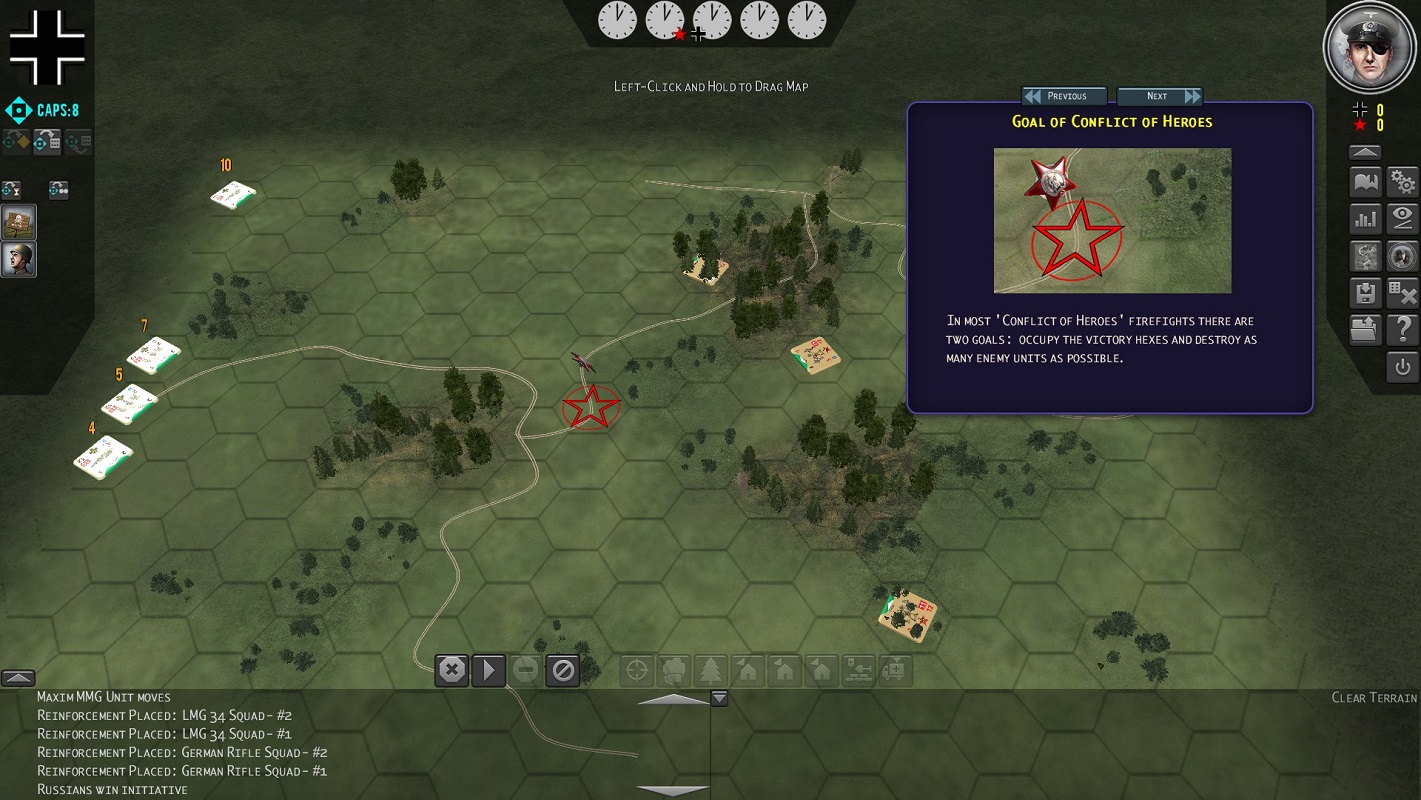Image resolution: width=1421 pixels, height=800 pixels.
Task: Expand the message log panel arrow
Action: [x=19, y=678]
